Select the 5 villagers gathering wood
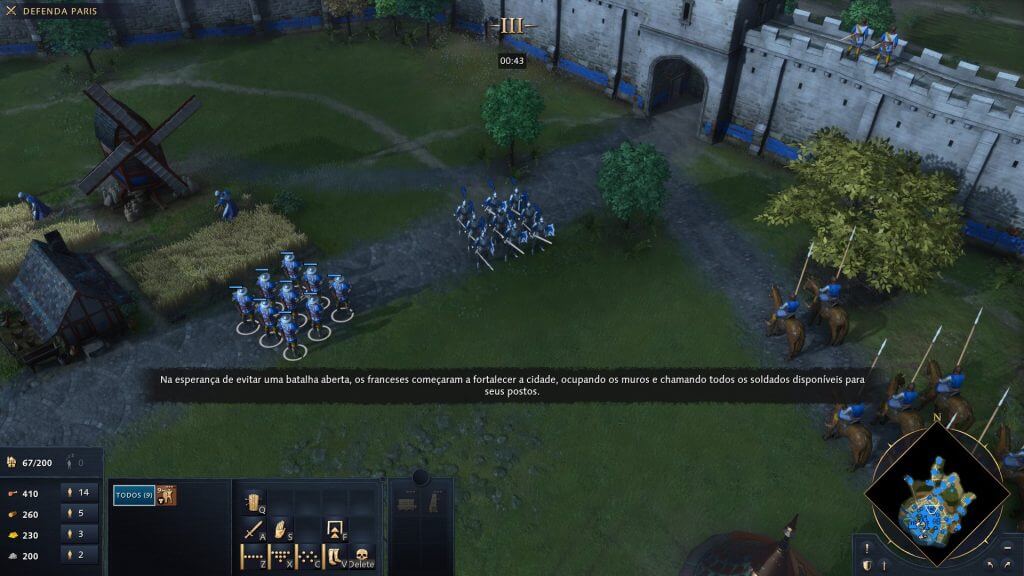 pyautogui.click(x=78, y=513)
